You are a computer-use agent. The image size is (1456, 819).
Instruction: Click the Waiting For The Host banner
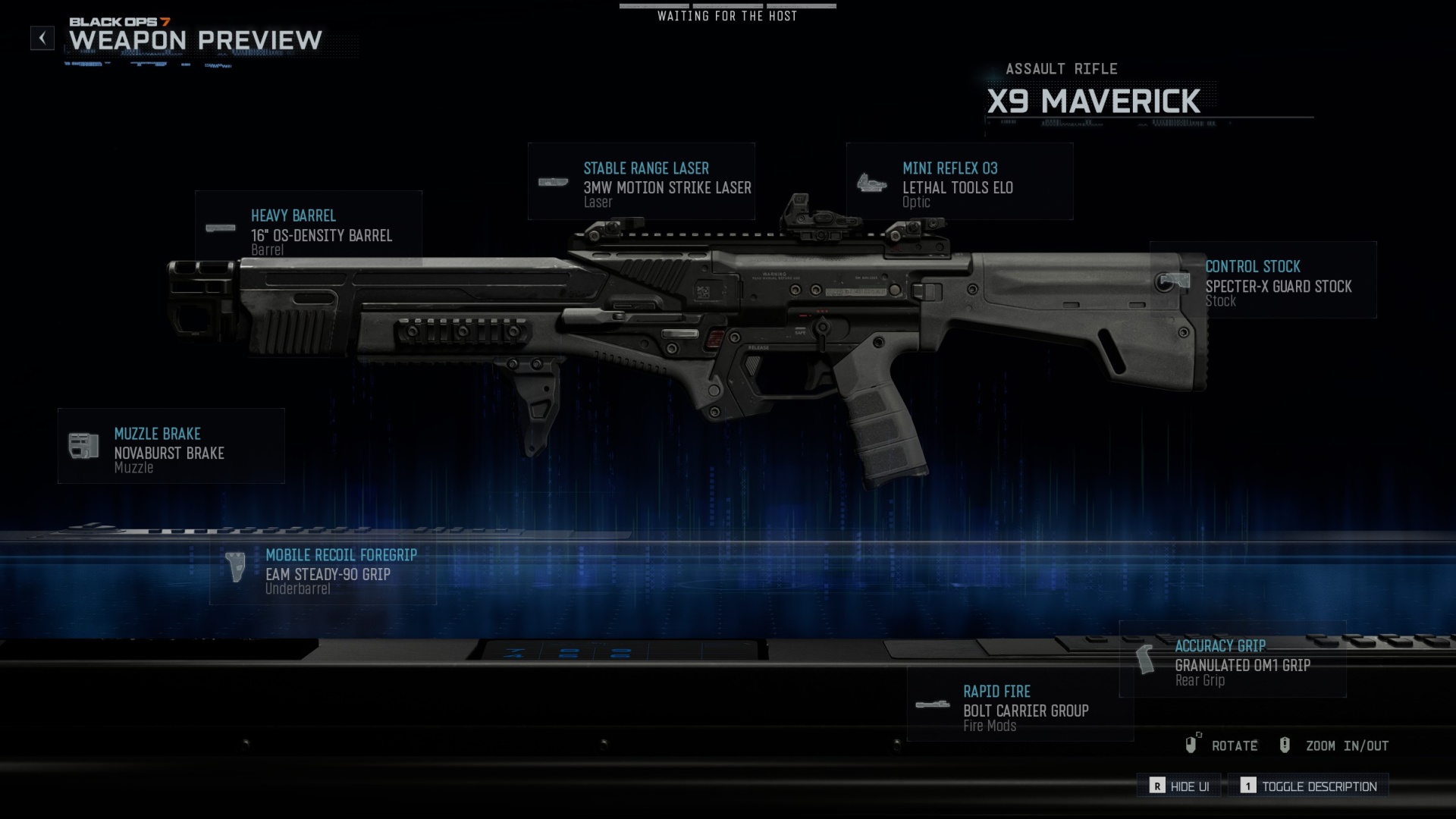pyautogui.click(x=727, y=15)
